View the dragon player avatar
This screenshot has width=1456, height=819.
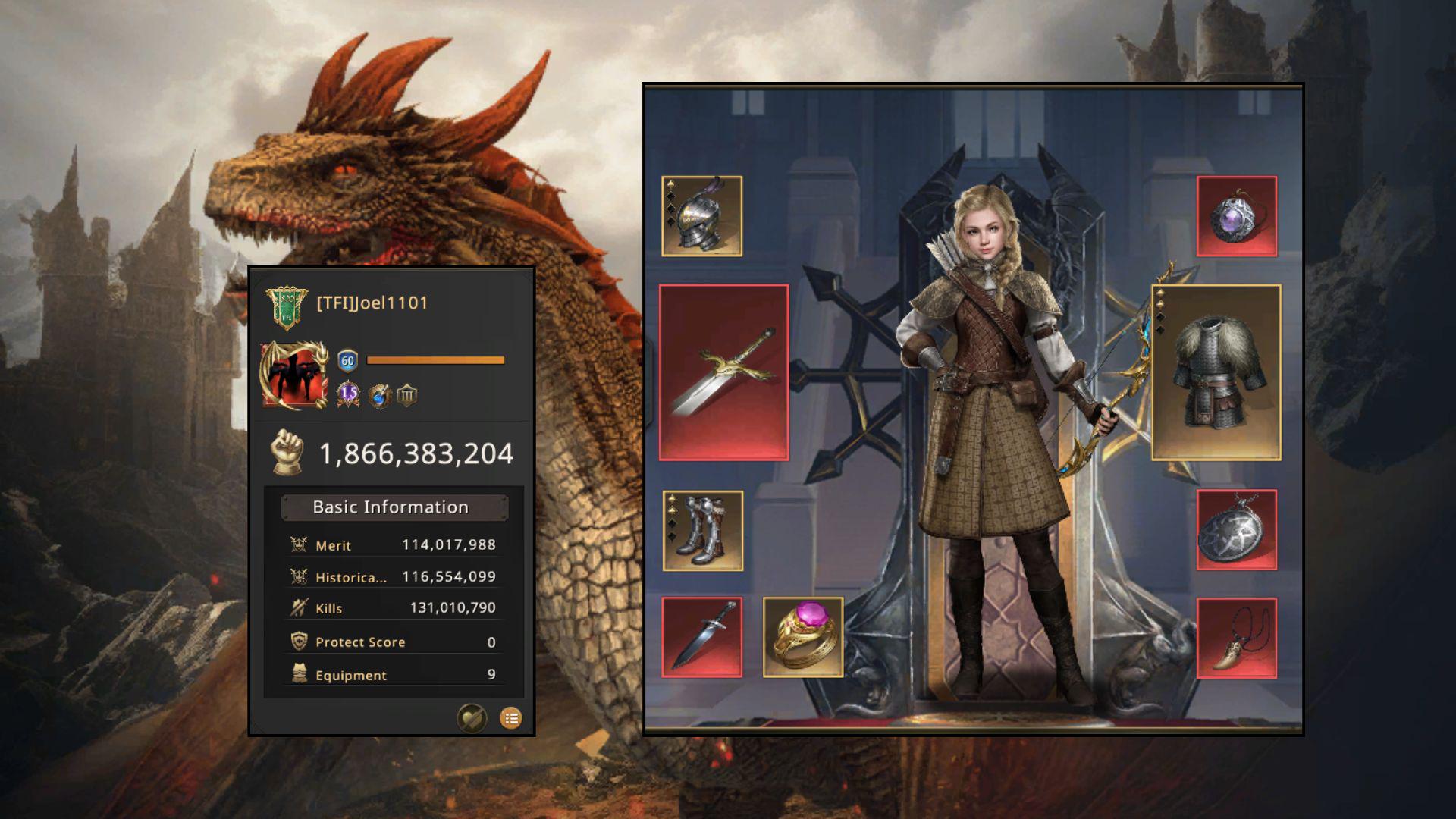click(x=293, y=375)
